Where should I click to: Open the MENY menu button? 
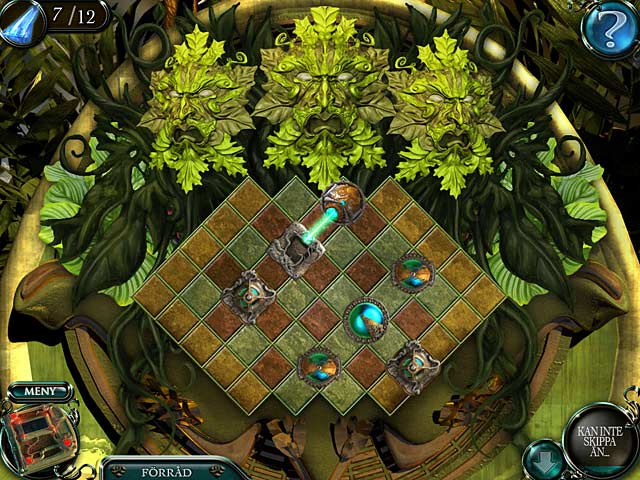click(x=42, y=392)
